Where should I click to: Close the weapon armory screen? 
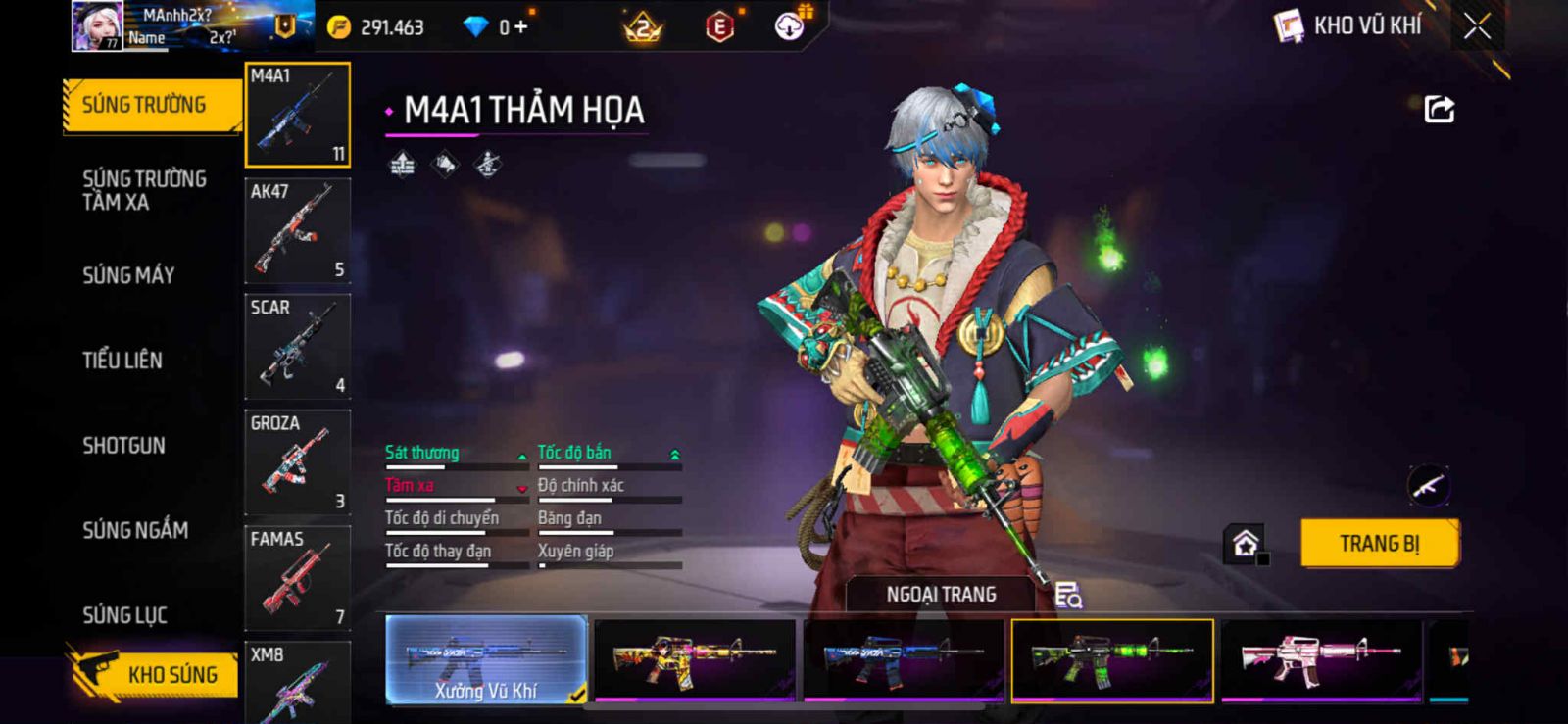pyautogui.click(x=1477, y=26)
